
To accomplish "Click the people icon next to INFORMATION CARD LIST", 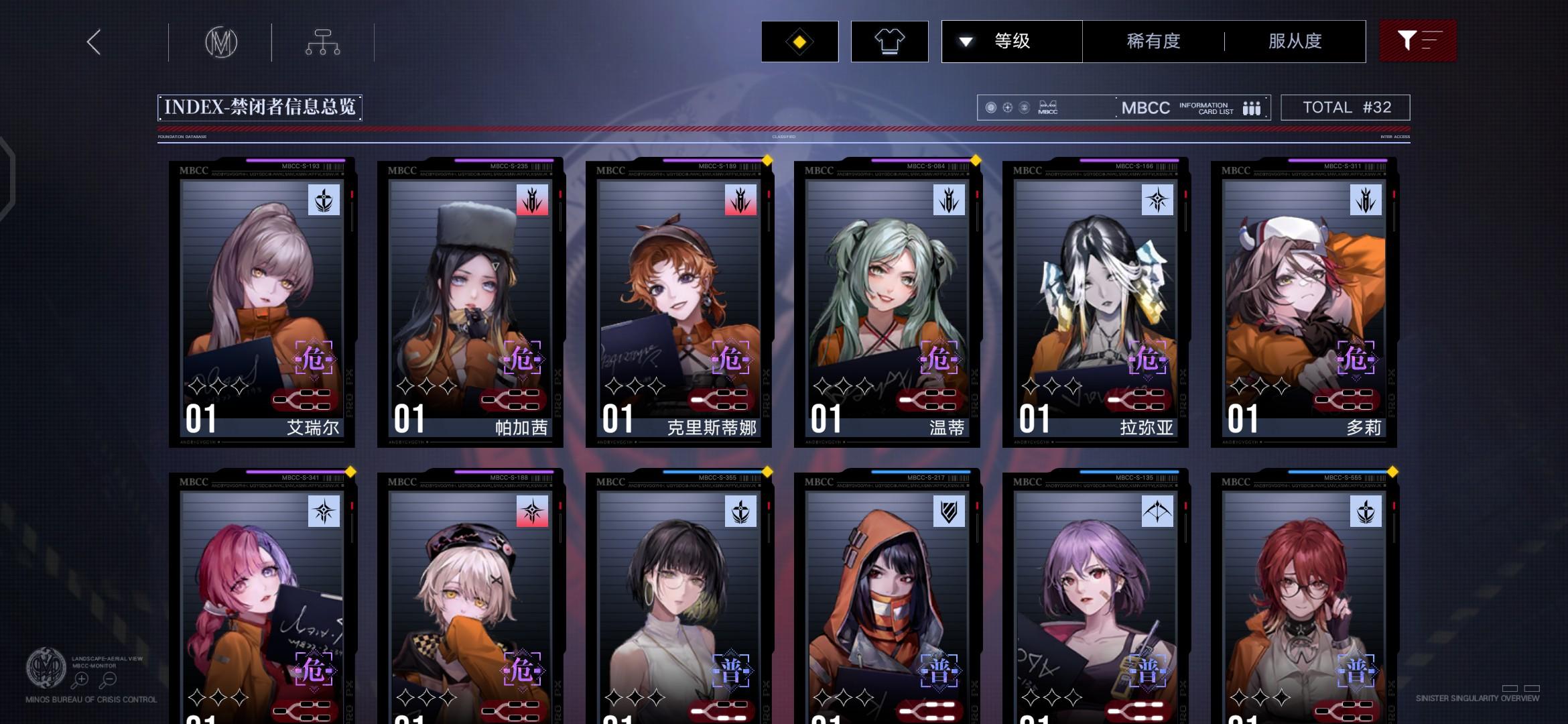I will point(1252,107).
